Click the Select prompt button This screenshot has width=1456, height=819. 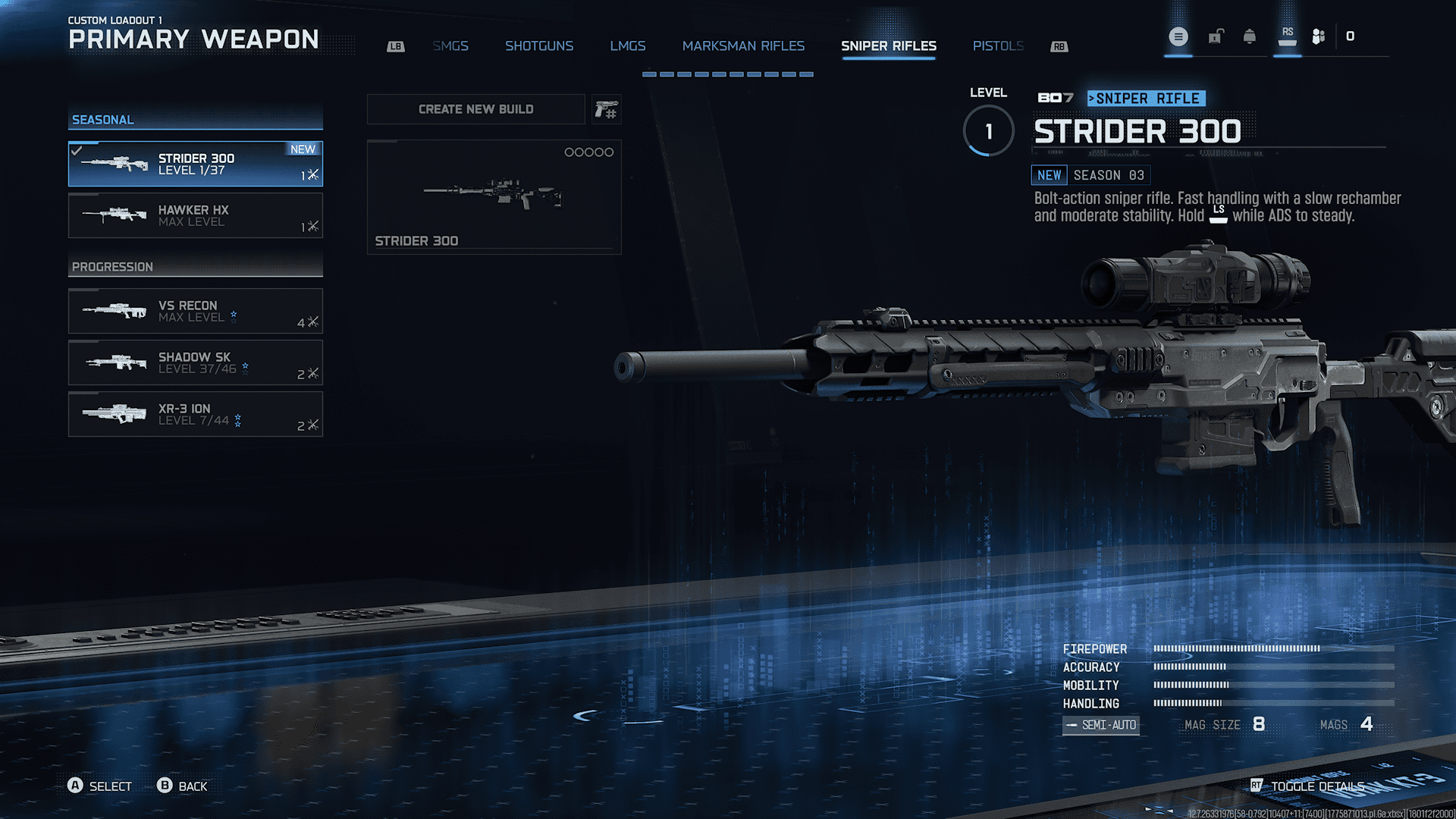100,786
